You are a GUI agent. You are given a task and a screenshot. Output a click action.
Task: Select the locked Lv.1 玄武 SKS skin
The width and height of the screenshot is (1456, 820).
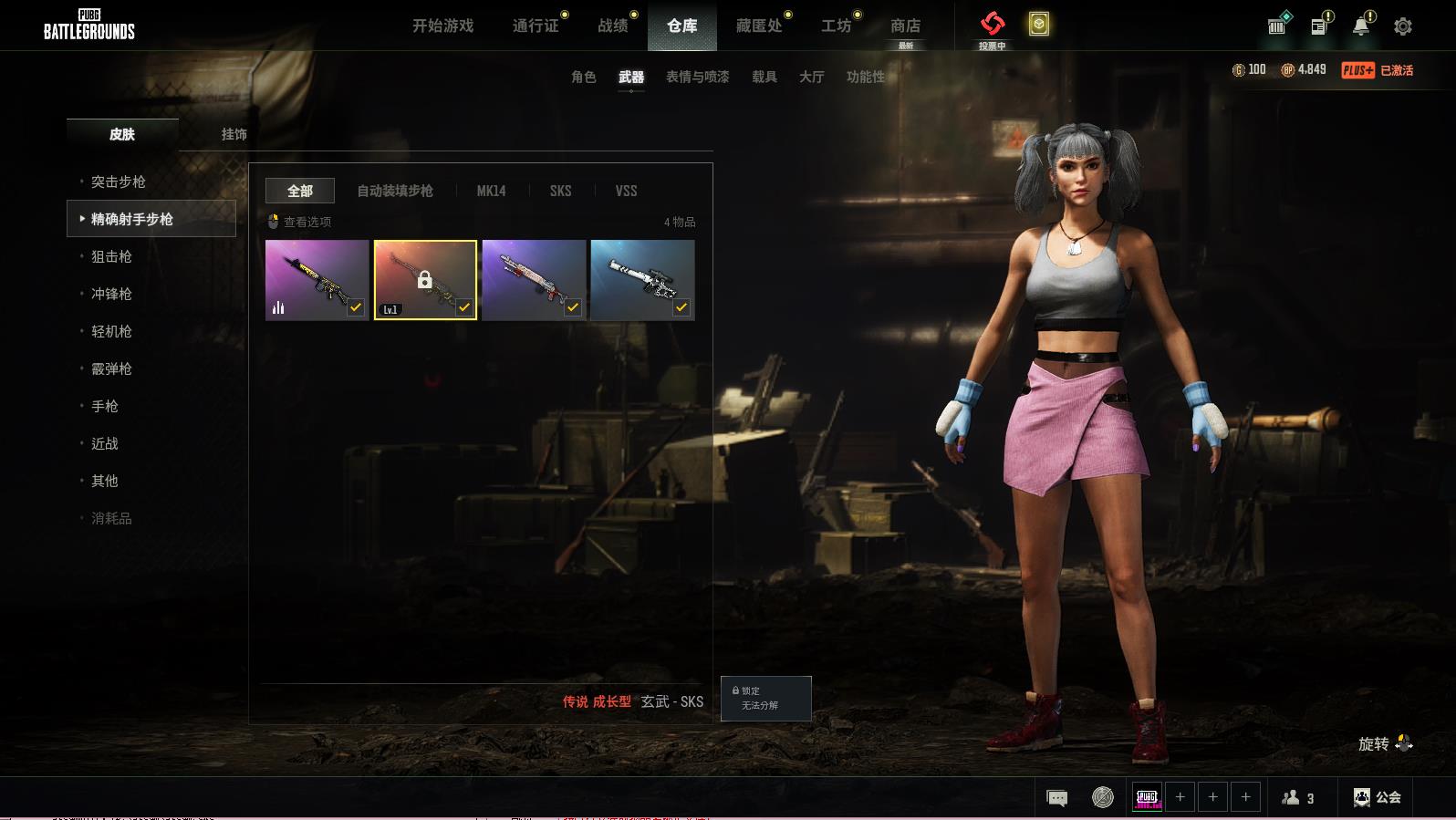[x=425, y=280]
